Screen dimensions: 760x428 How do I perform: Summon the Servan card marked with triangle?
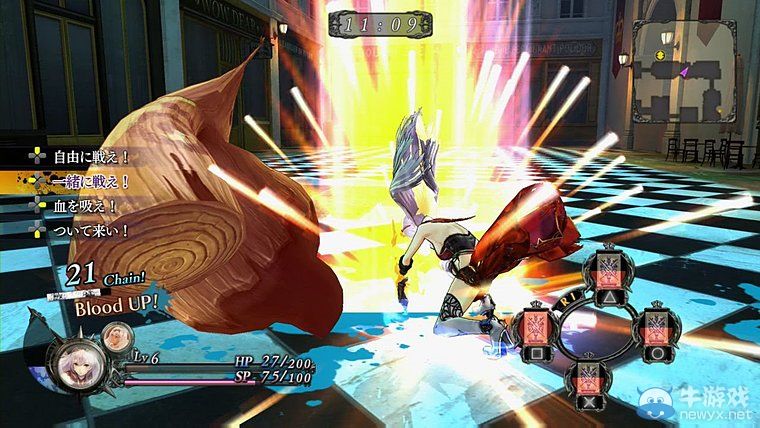606,272
